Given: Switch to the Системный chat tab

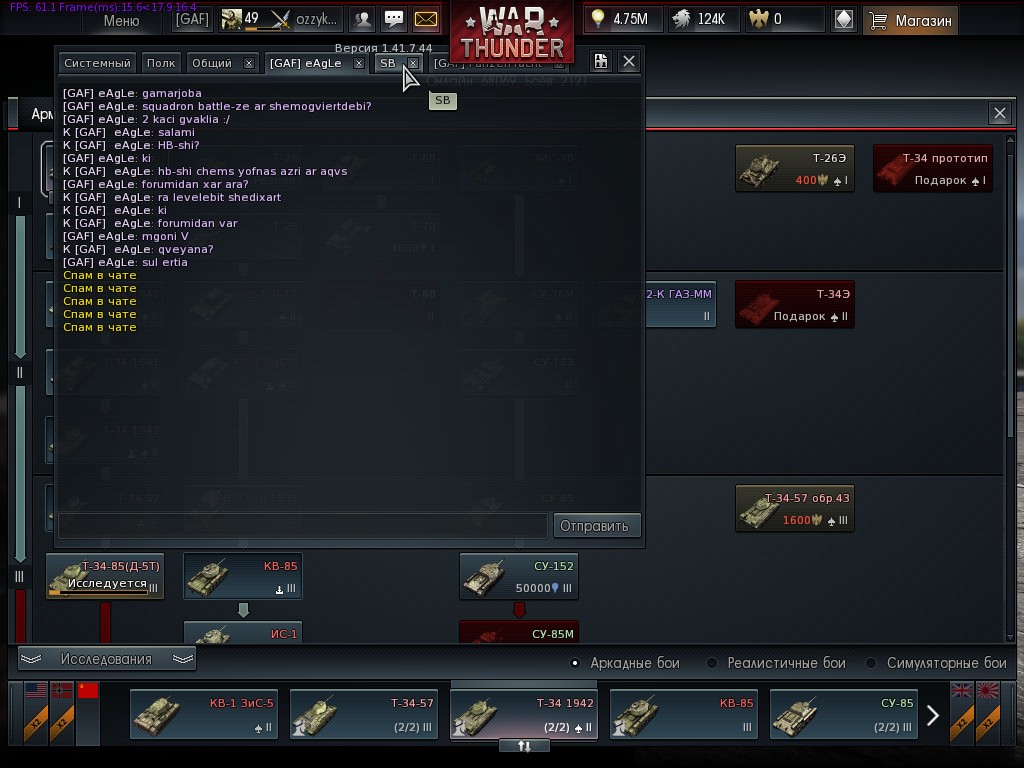Looking at the screenshot, I should point(97,63).
